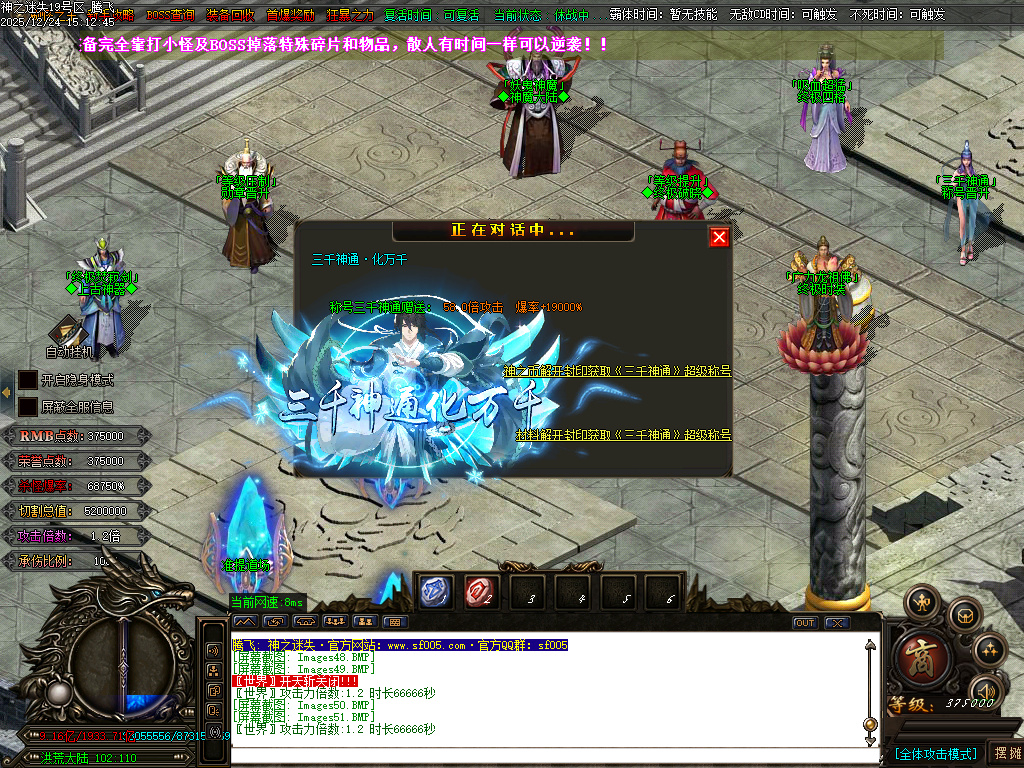Open the 狂暴之力 menu
Image resolution: width=1024 pixels, height=768 pixels.
point(350,16)
